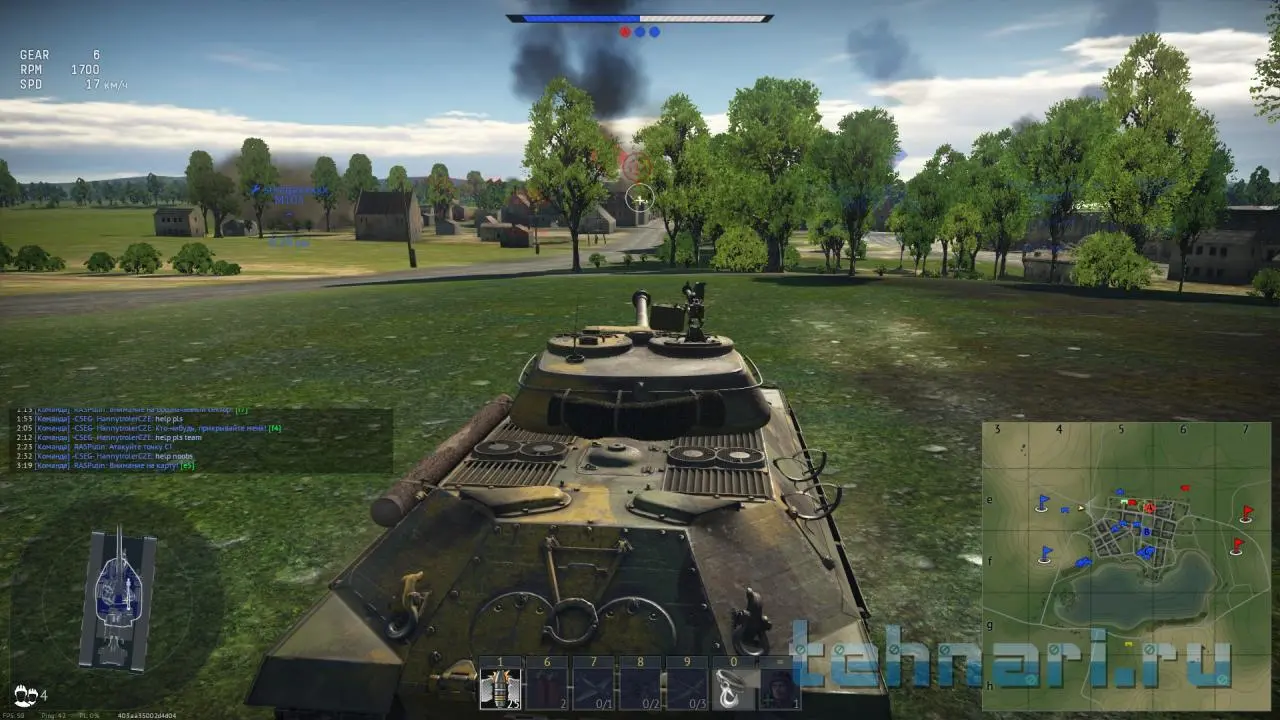Click the crew count icon
Image resolution: width=1280 pixels, height=720 pixels.
tap(26, 694)
